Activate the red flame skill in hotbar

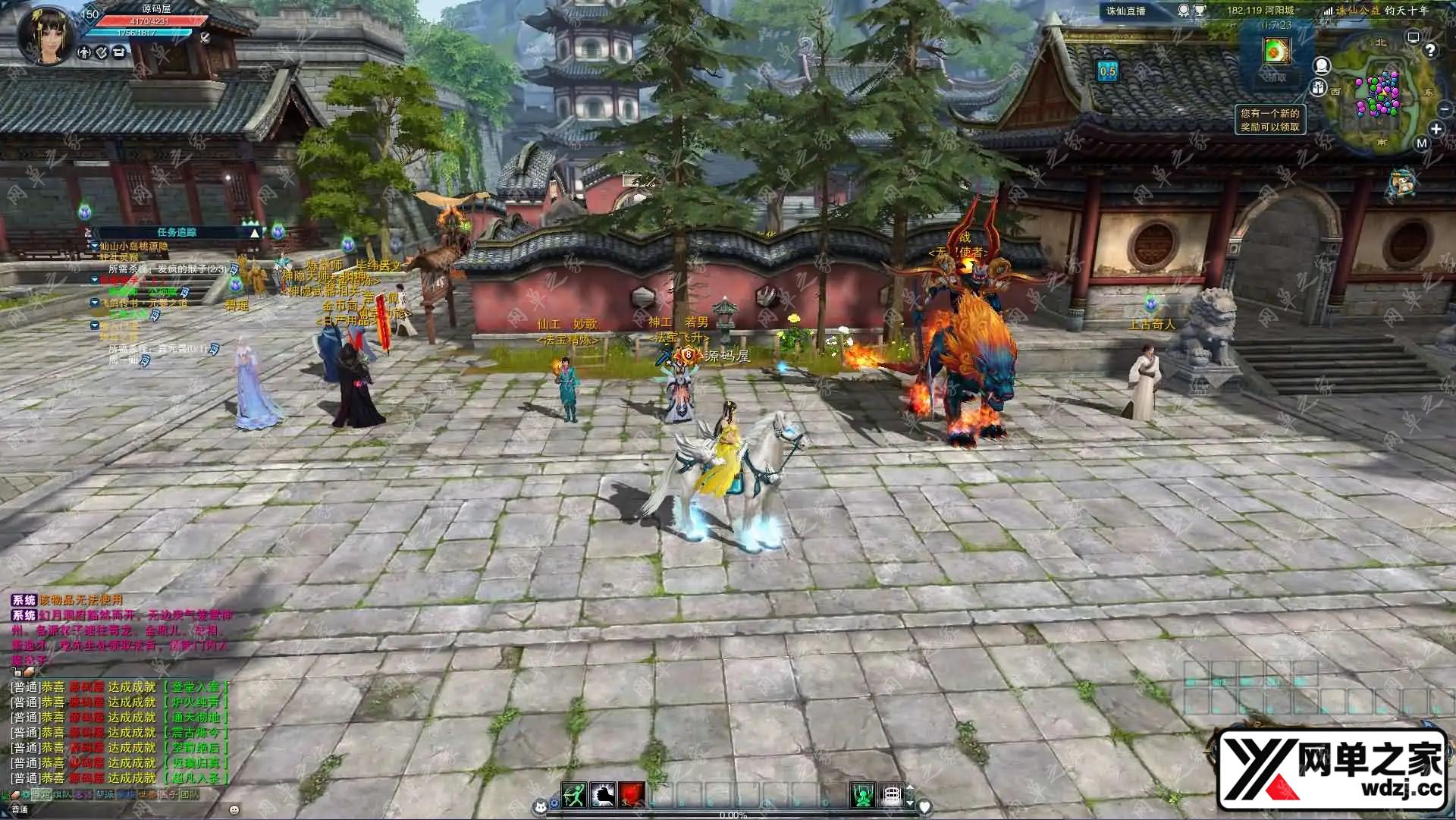click(x=632, y=794)
